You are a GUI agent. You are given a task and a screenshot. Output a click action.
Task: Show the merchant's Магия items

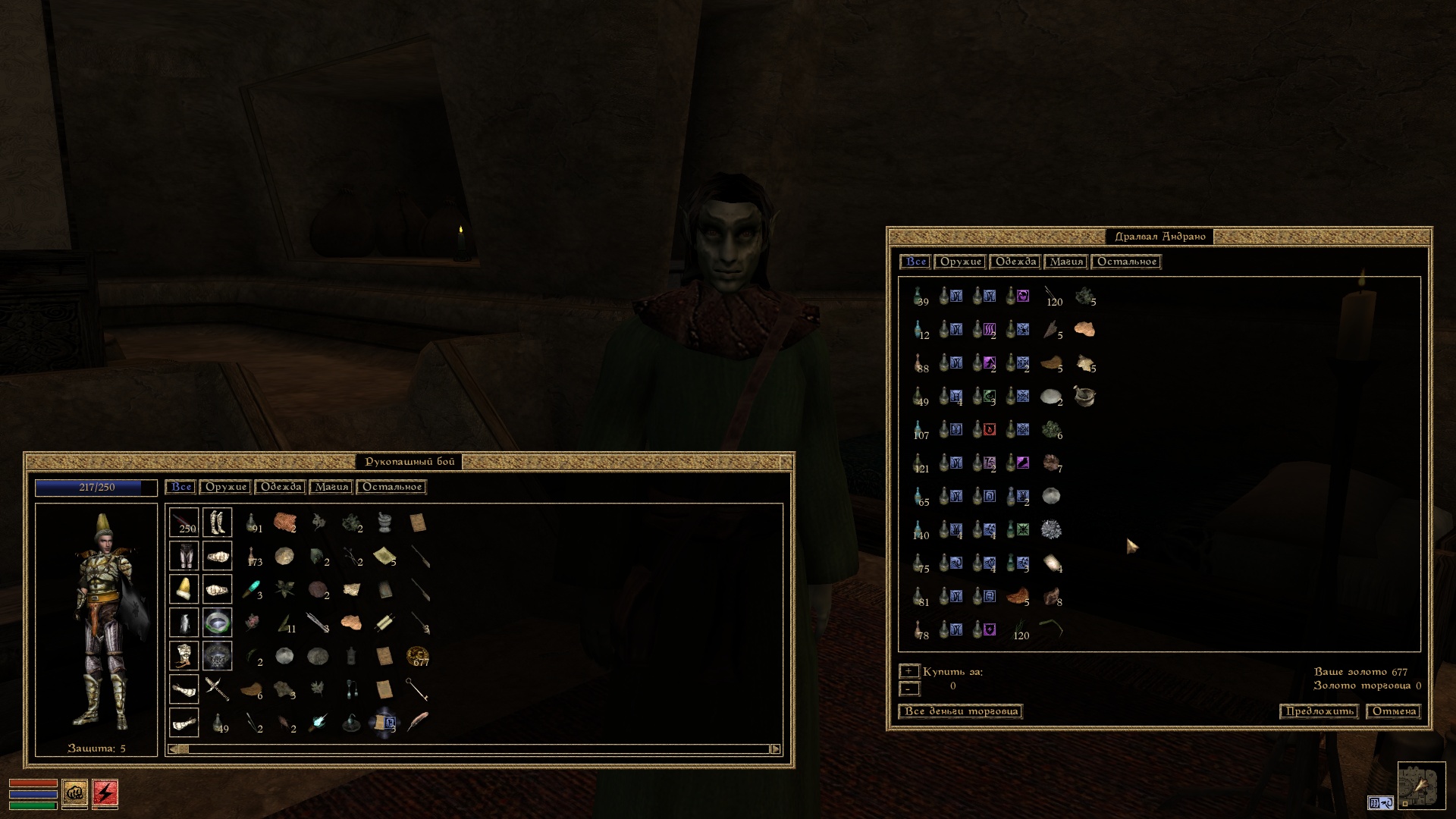point(1065,262)
